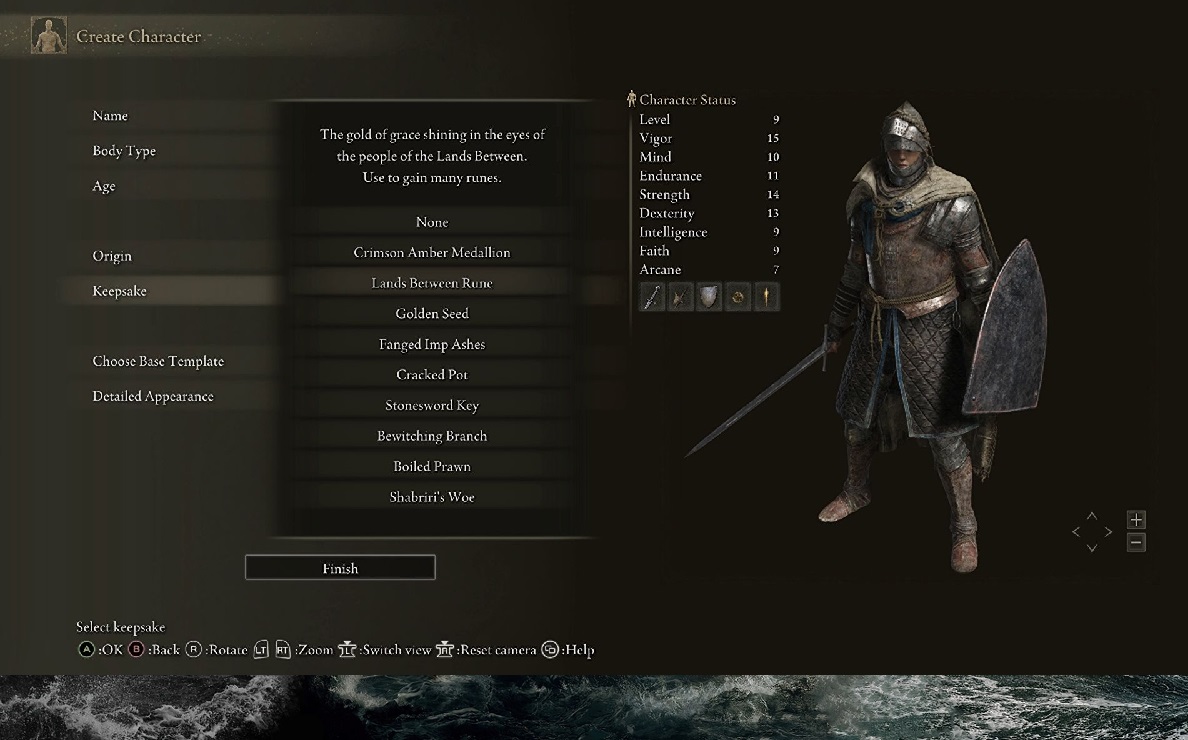
Task: Select the shield equipment icon
Action: click(x=709, y=297)
